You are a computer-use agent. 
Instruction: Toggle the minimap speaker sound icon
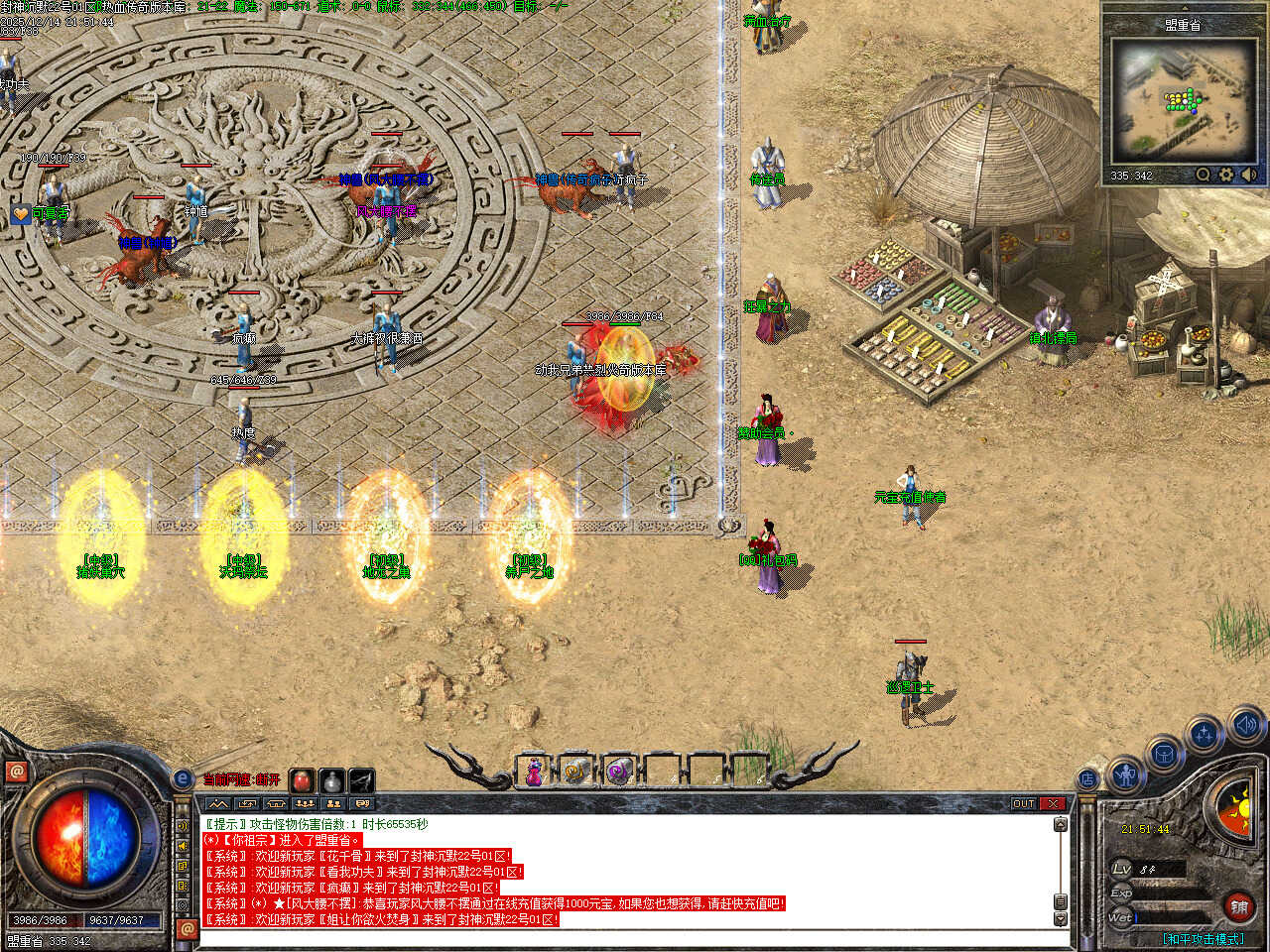[x=1248, y=175]
